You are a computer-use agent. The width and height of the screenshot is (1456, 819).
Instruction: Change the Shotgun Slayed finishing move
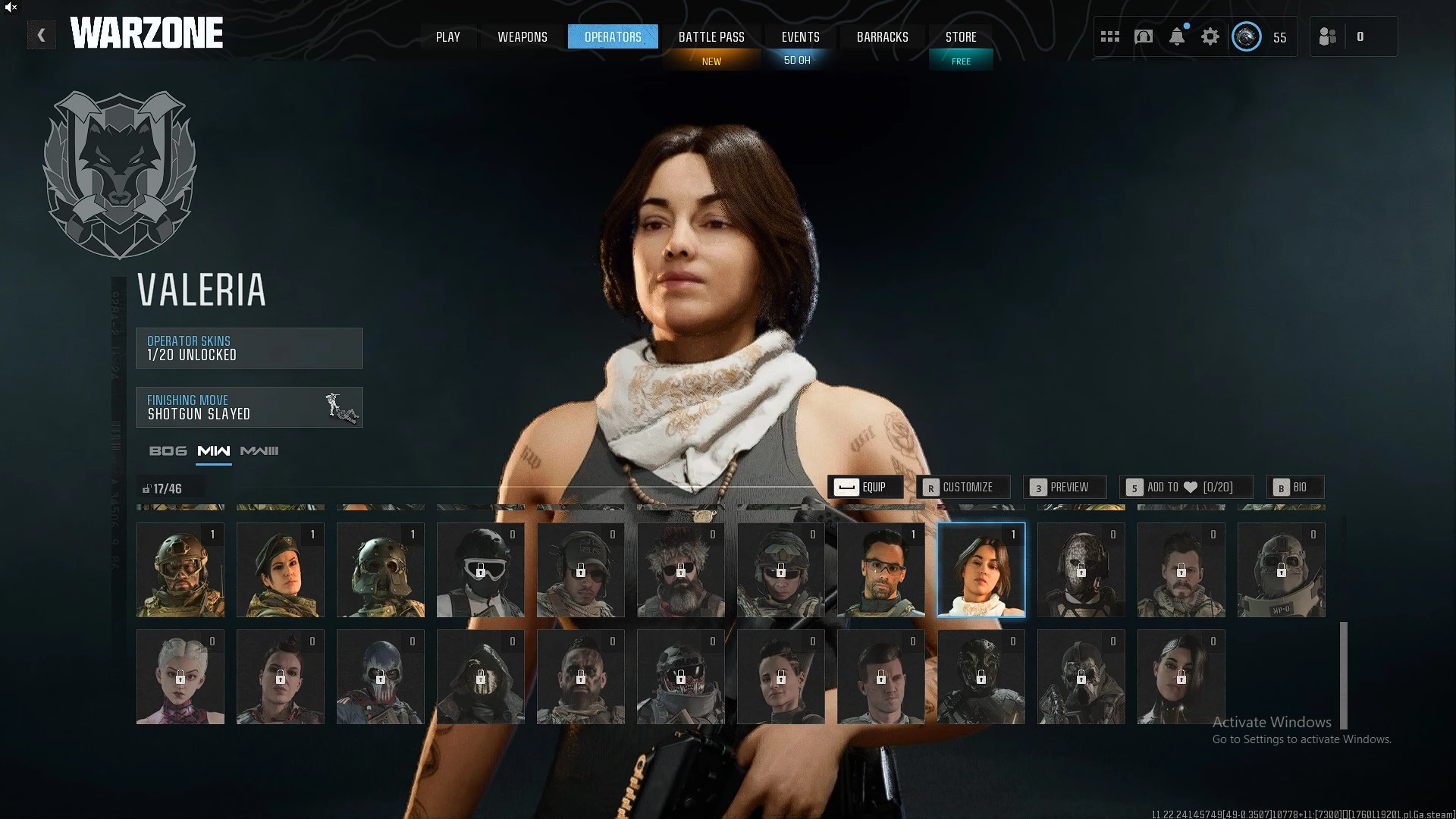tap(249, 407)
